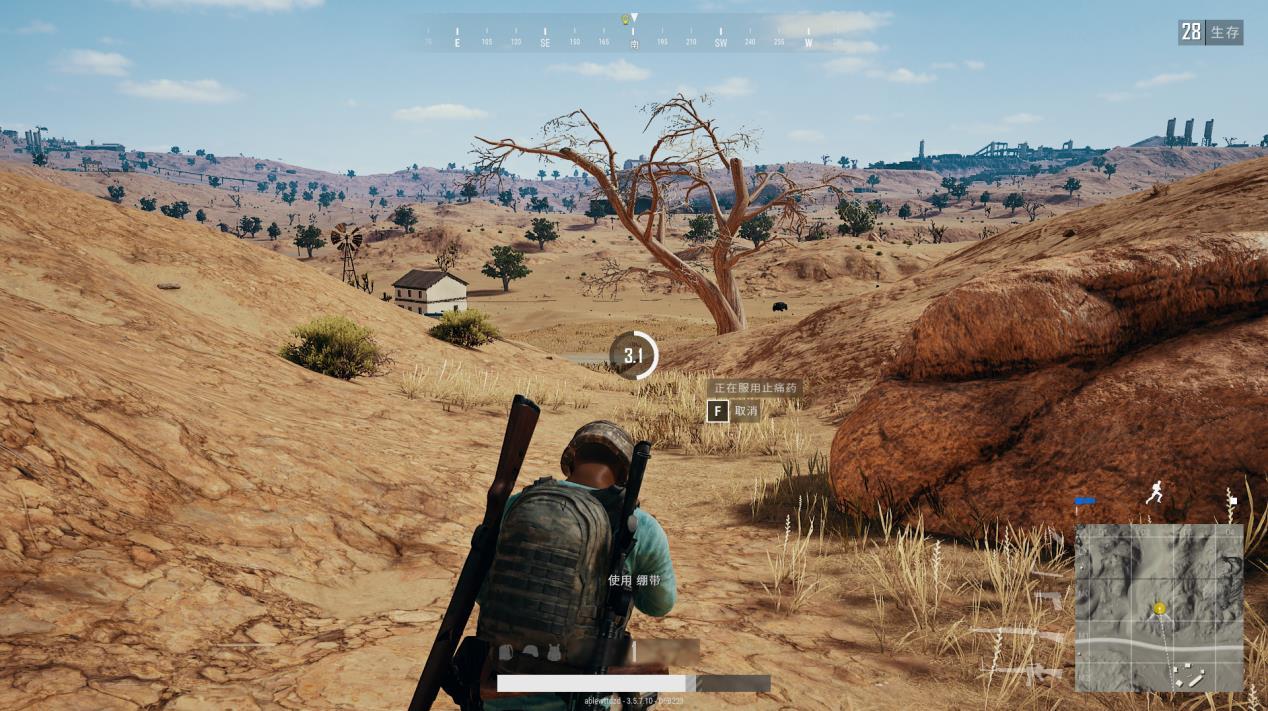Open the minimap
The image size is (1268, 711).
(x=1159, y=607)
